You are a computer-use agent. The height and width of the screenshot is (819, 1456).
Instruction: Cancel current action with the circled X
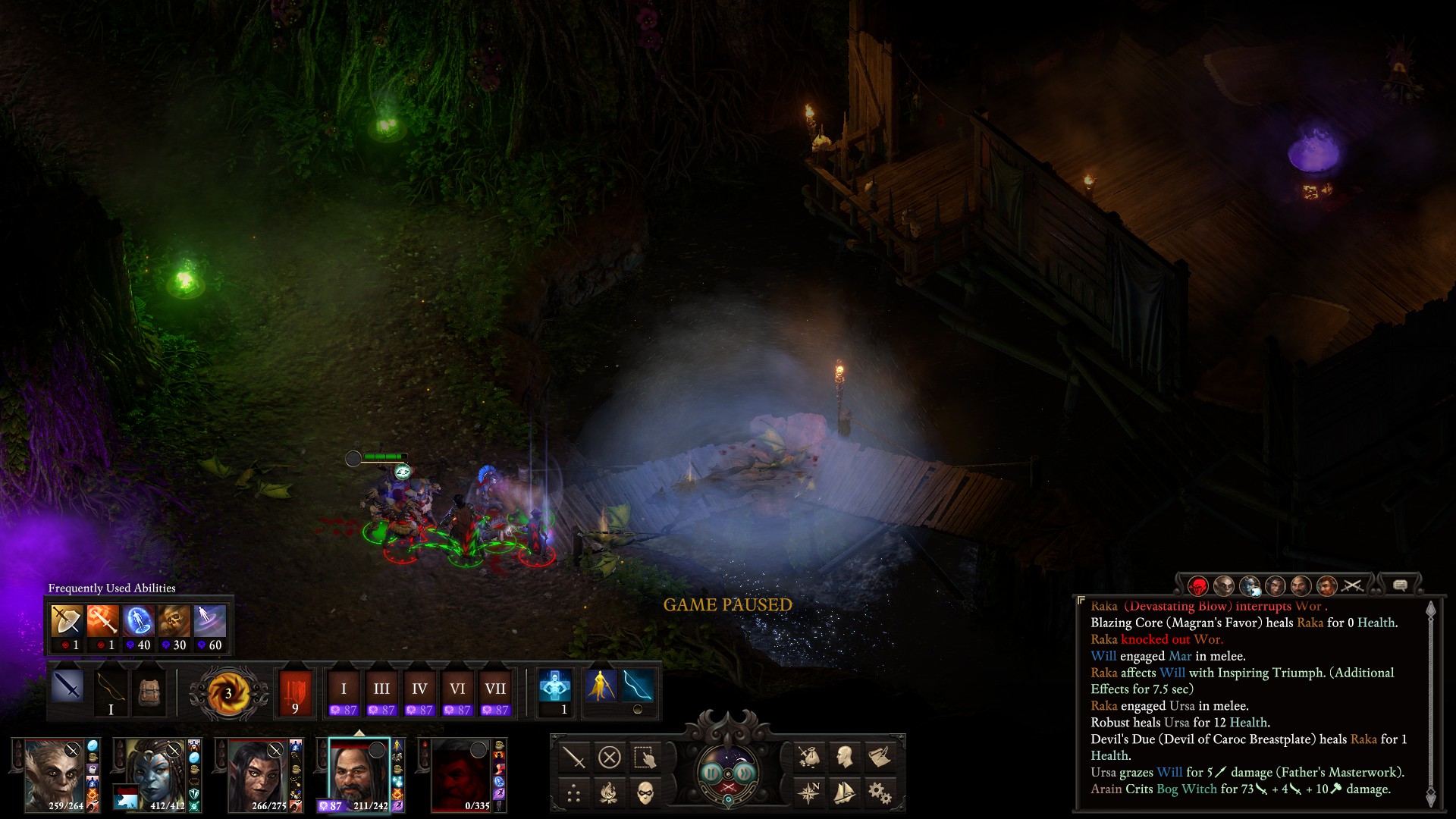(x=609, y=757)
